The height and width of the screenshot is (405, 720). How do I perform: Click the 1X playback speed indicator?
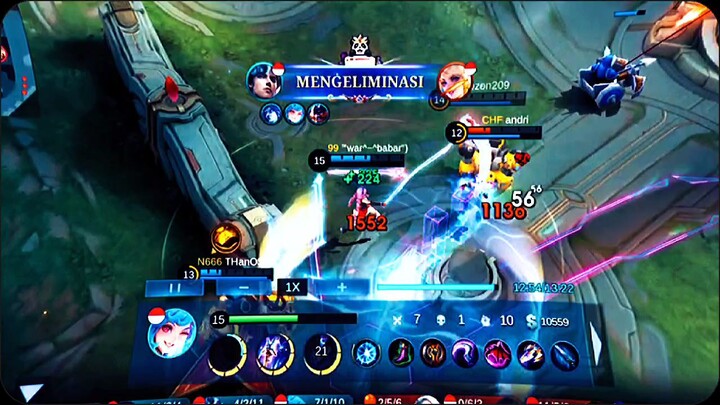[x=292, y=288]
